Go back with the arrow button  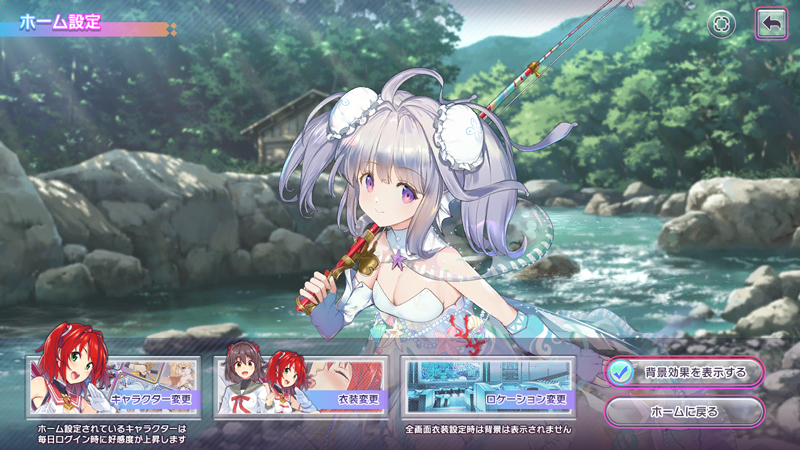click(770, 24)
